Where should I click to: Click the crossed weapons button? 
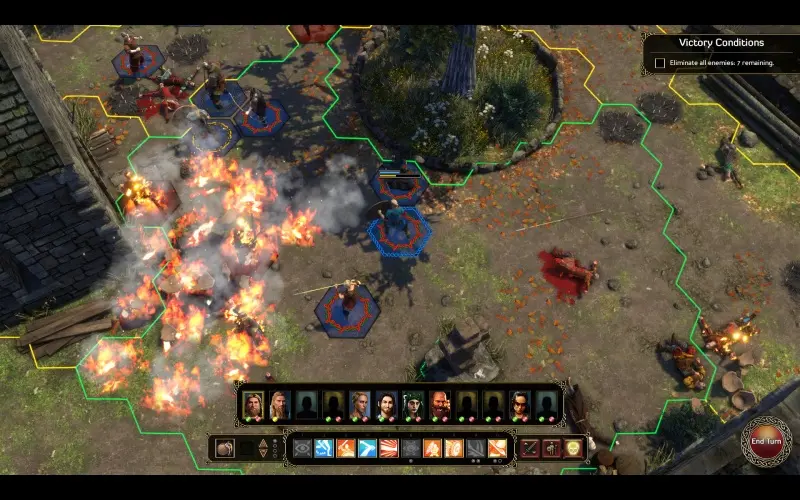pos(529,448)
